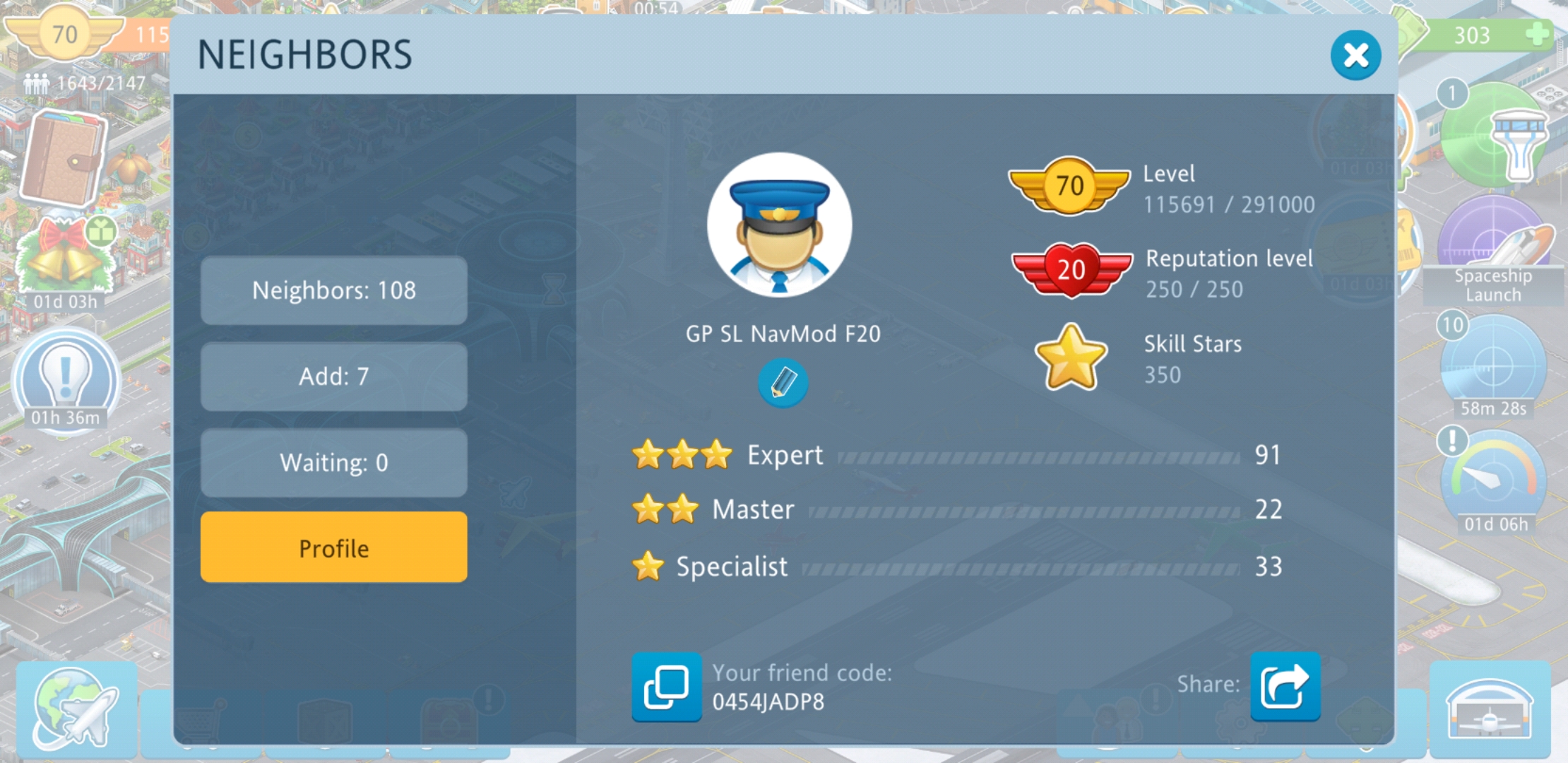Switch to the Add: 7 tab
The image size is (1568, 763).
click(333, 377)
